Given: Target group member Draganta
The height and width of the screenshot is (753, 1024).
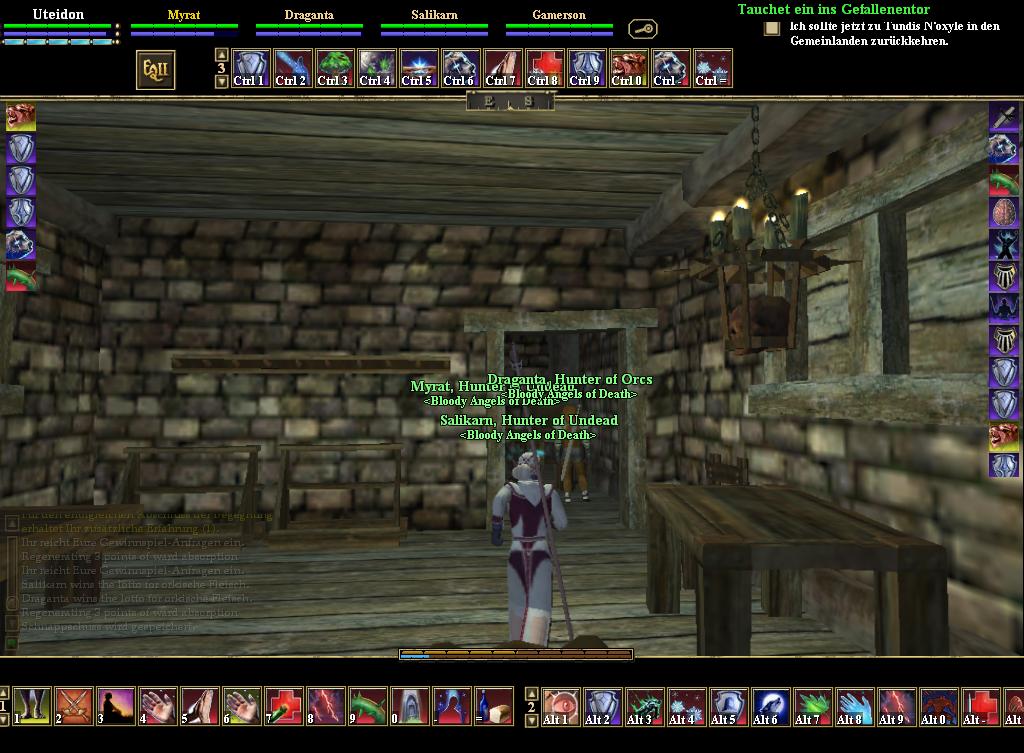Looking at the screenshot, I should coord(309,15).
